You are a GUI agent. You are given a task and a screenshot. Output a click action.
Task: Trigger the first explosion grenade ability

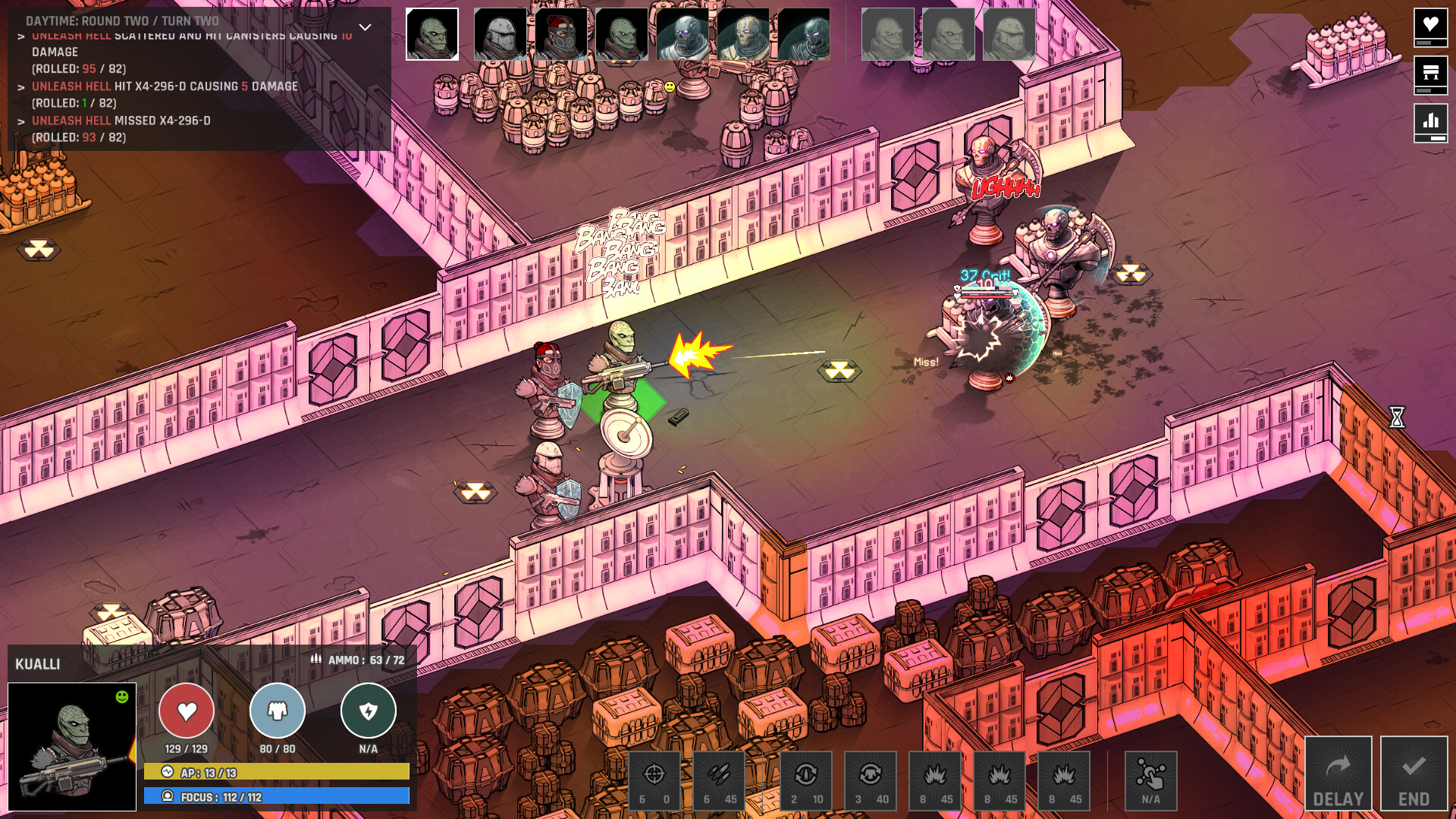935,780
